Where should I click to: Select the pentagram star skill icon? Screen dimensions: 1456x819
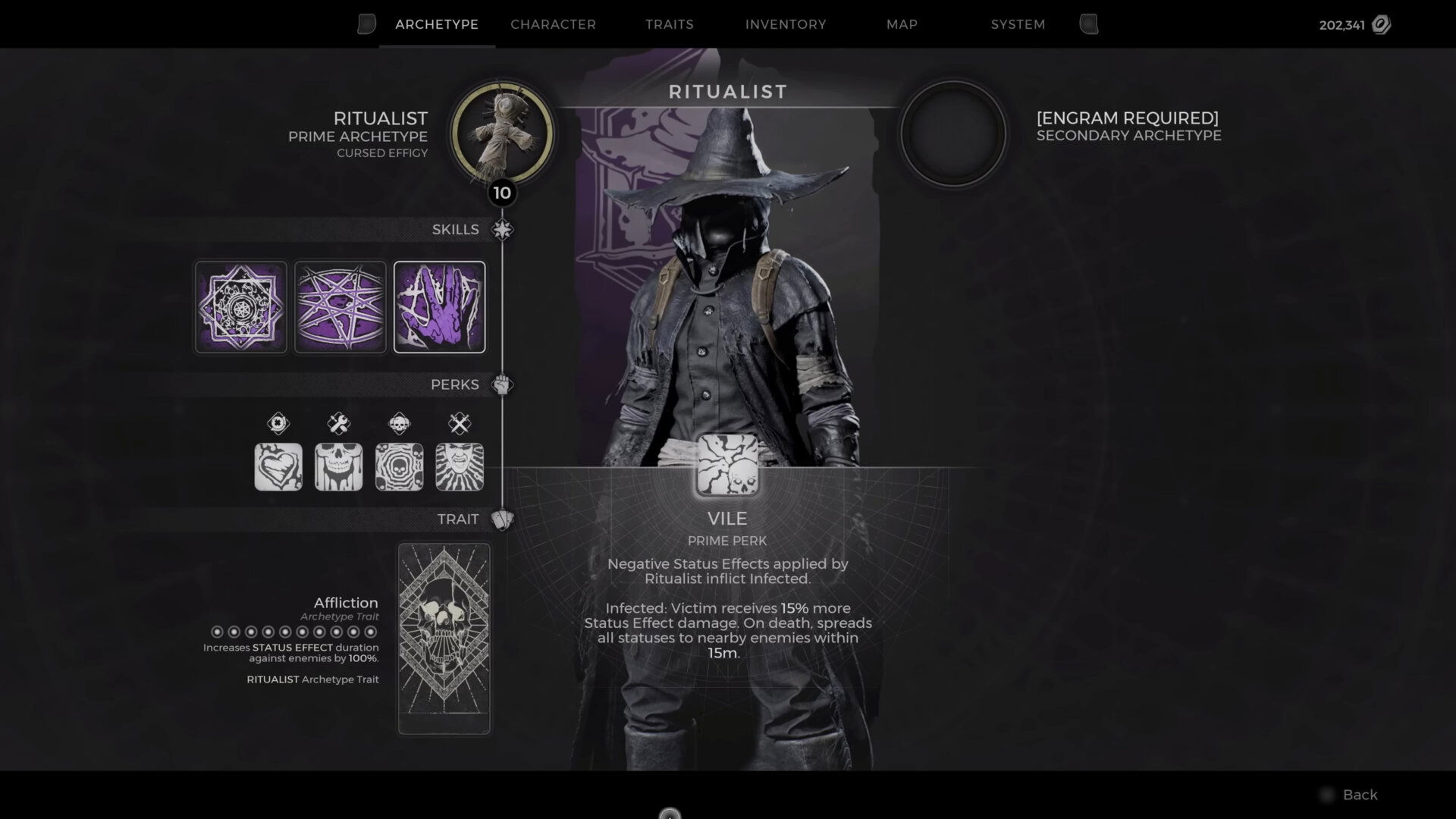click(340, 306)
